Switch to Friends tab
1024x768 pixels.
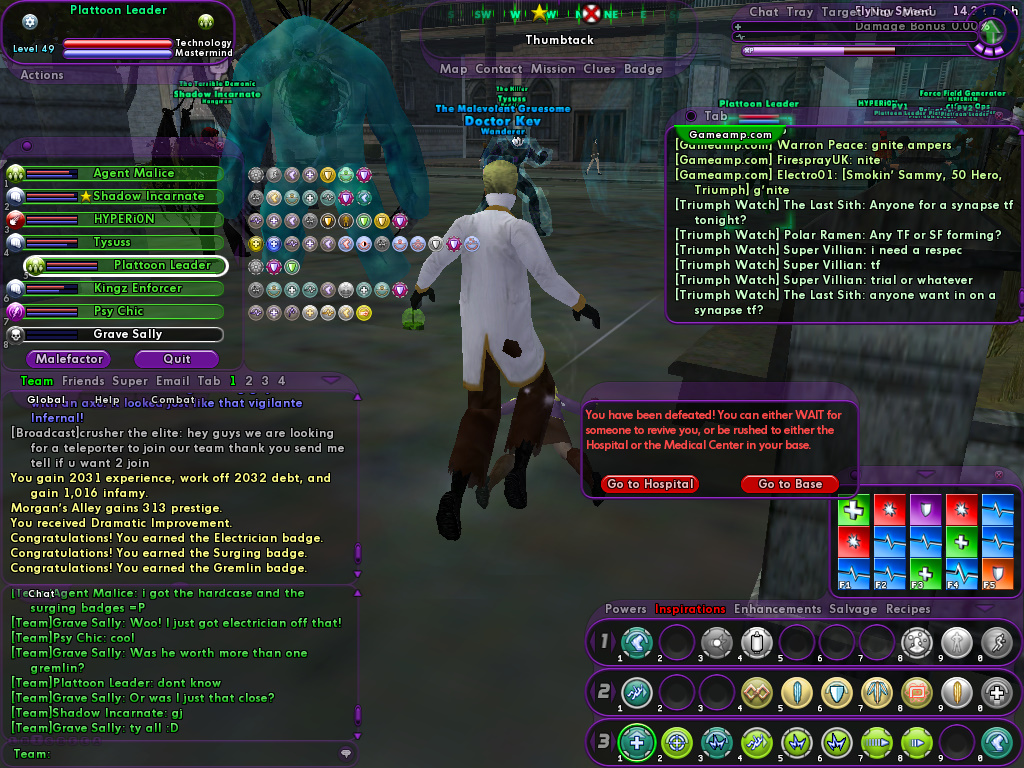click(83, 381)
